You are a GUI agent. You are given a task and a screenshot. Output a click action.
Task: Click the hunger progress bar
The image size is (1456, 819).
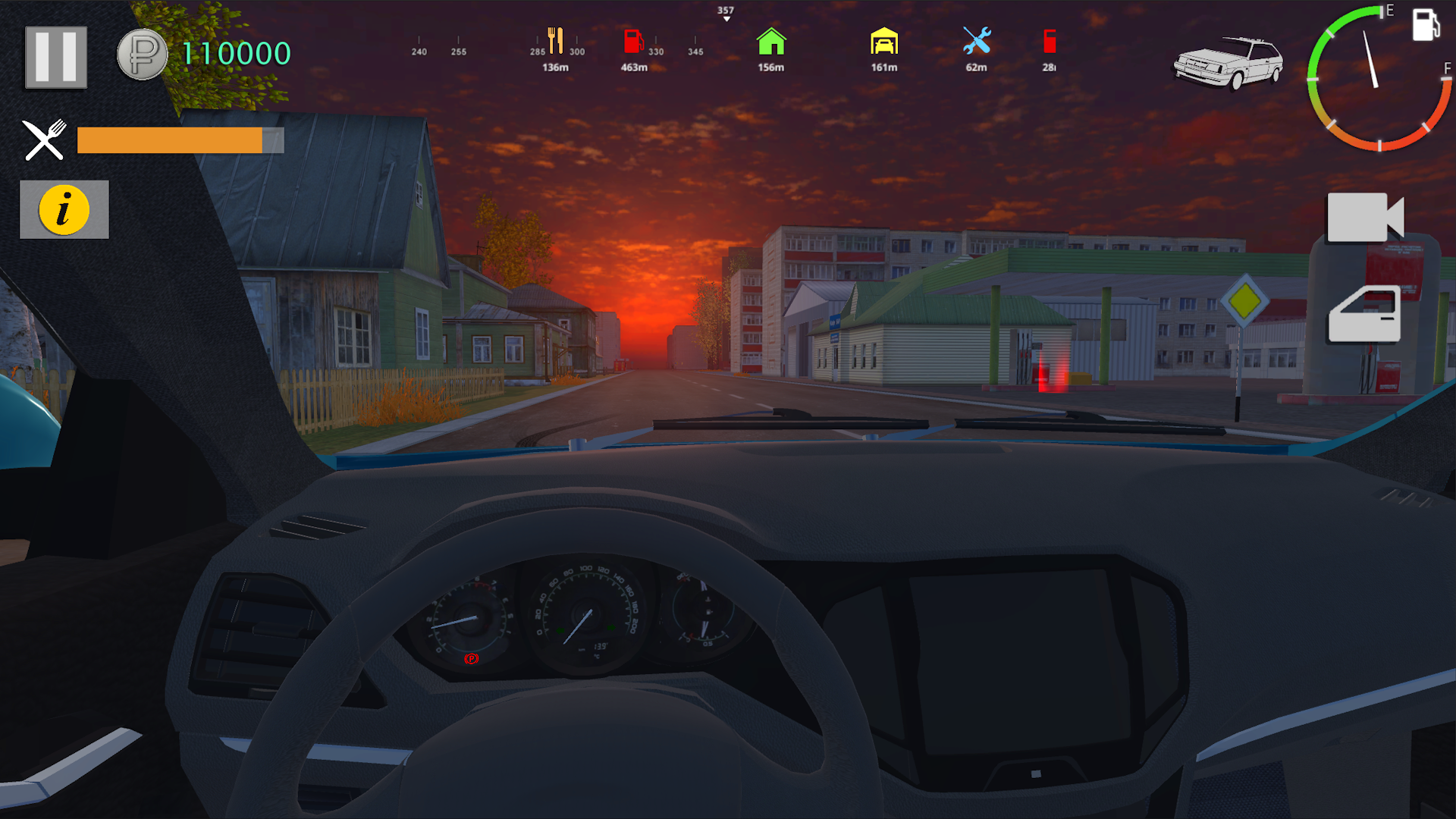(180, 140)
